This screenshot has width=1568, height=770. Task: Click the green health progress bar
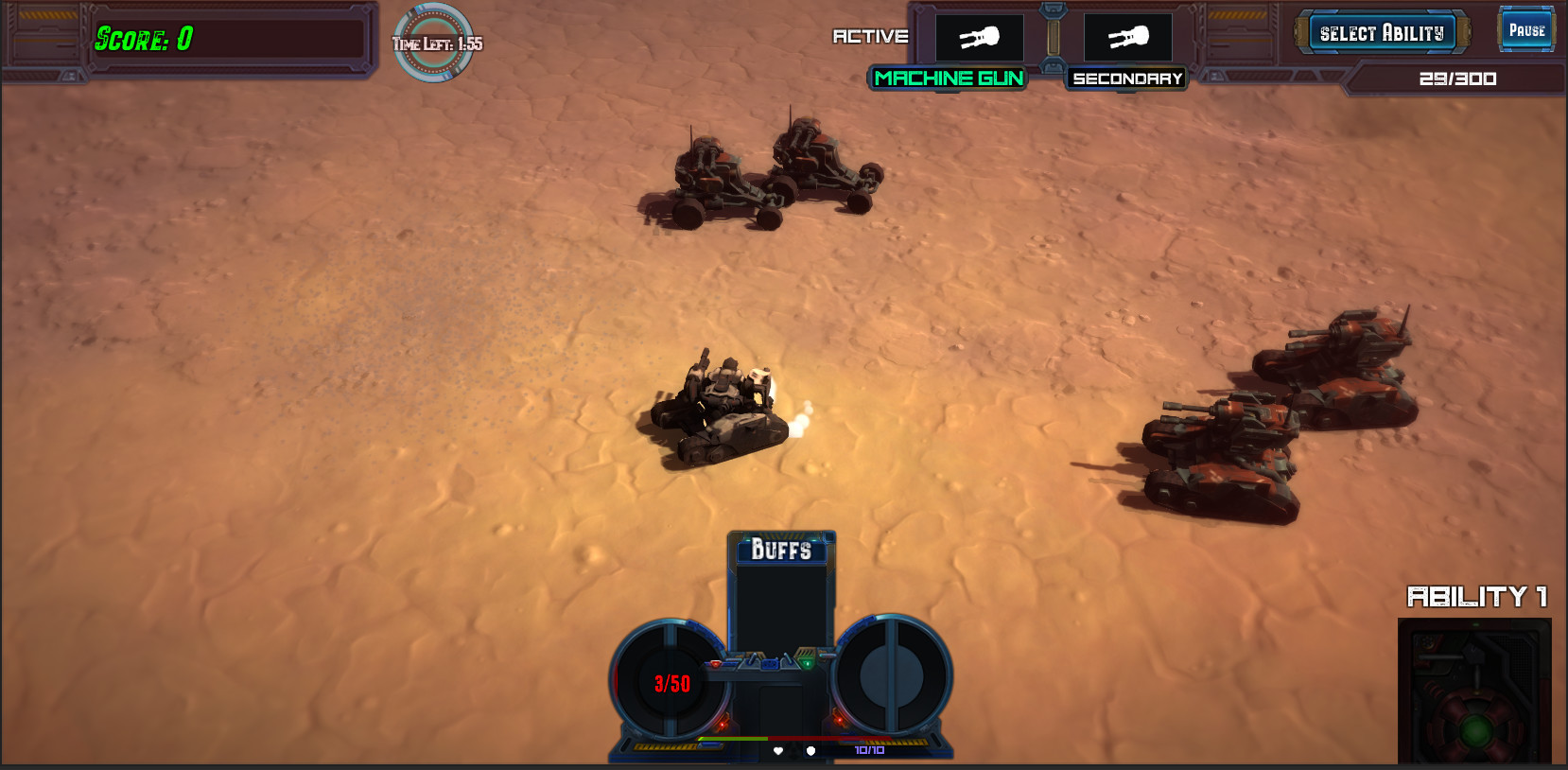[x=733, y=739]
